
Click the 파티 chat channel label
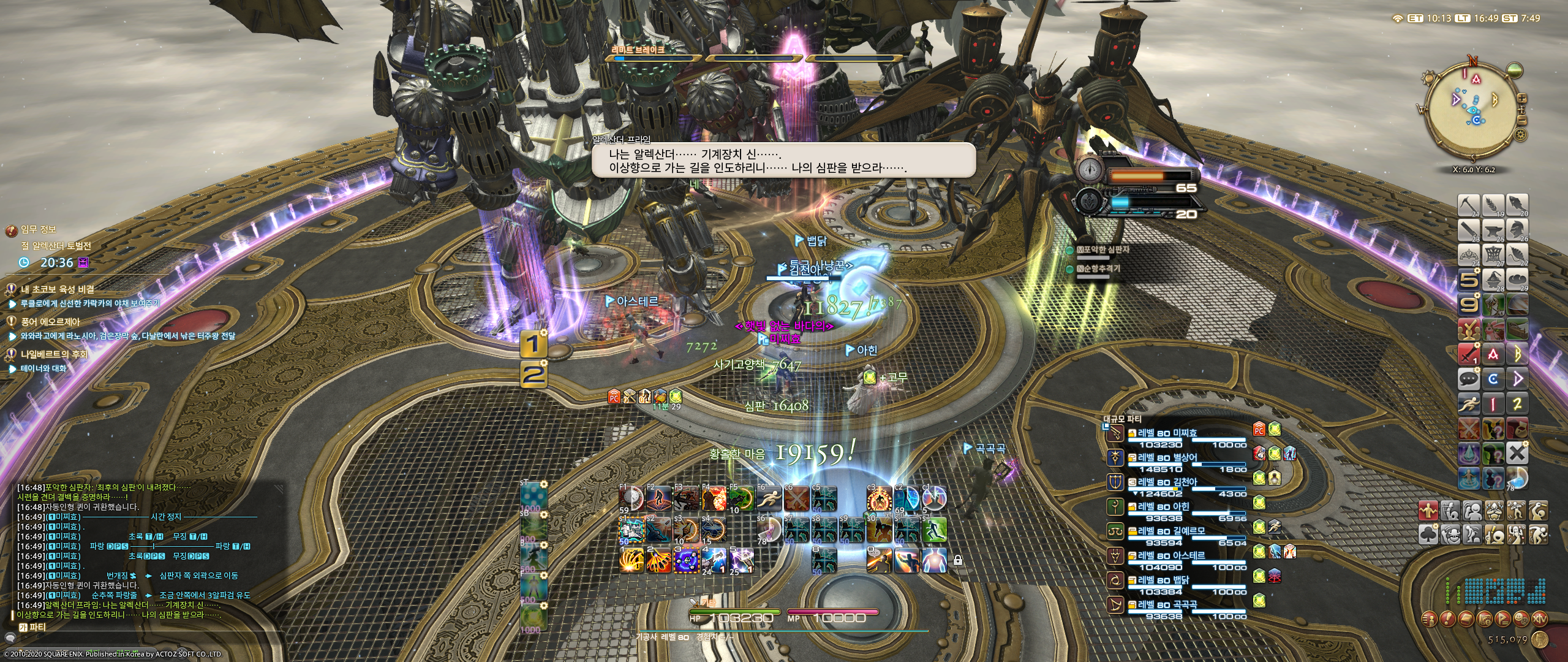point(37,627)
